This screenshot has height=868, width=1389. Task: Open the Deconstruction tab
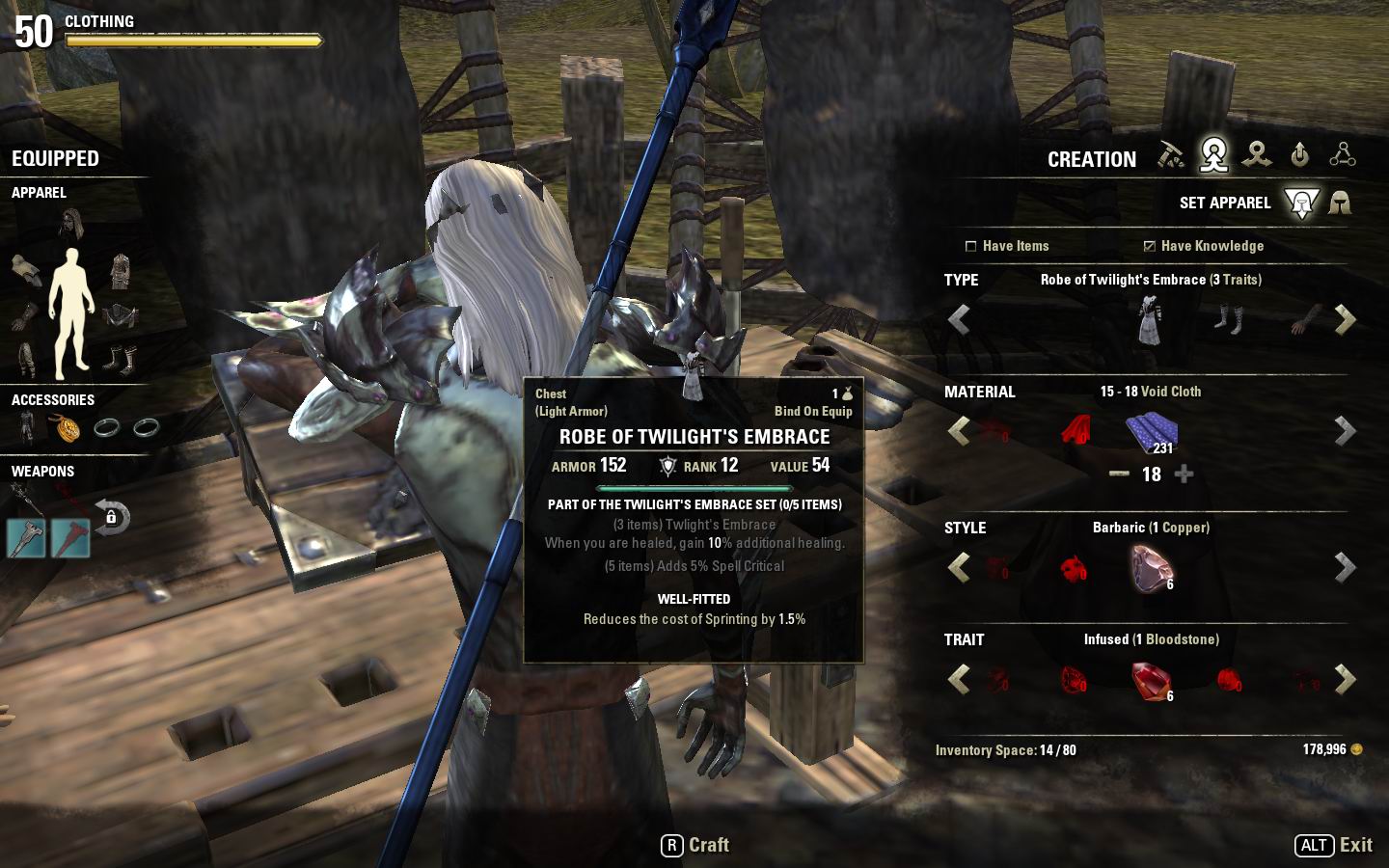point(1257,155)
